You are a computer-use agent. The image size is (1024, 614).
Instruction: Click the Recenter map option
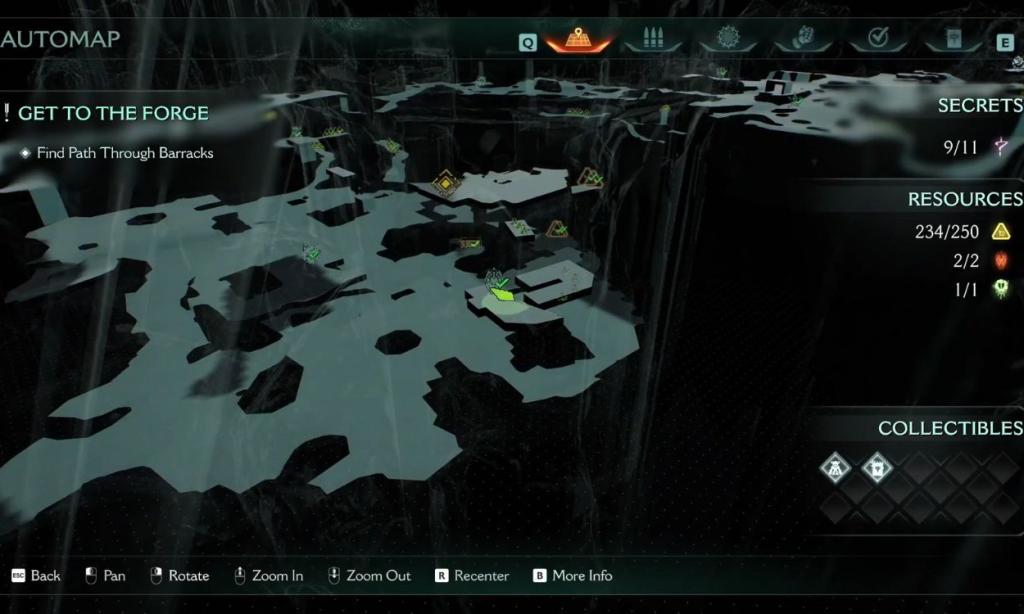click(x=472, y=576)
